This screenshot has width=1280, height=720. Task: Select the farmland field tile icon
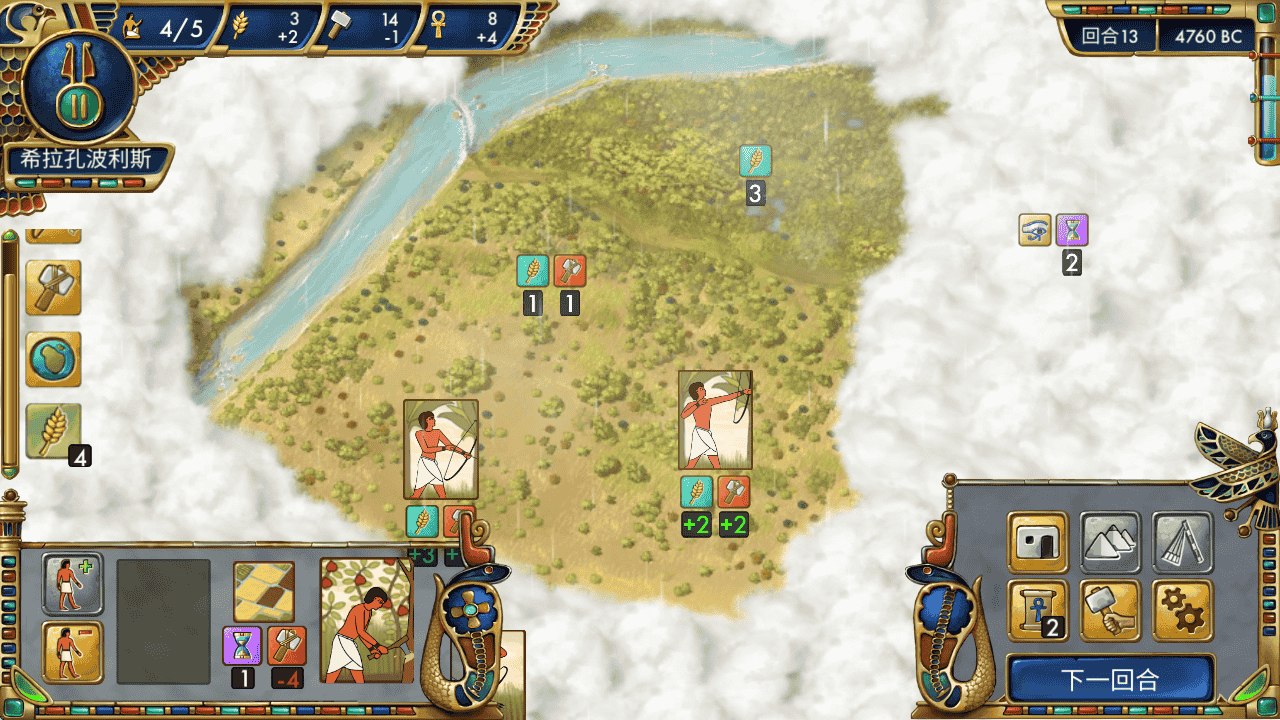(264, 591)
